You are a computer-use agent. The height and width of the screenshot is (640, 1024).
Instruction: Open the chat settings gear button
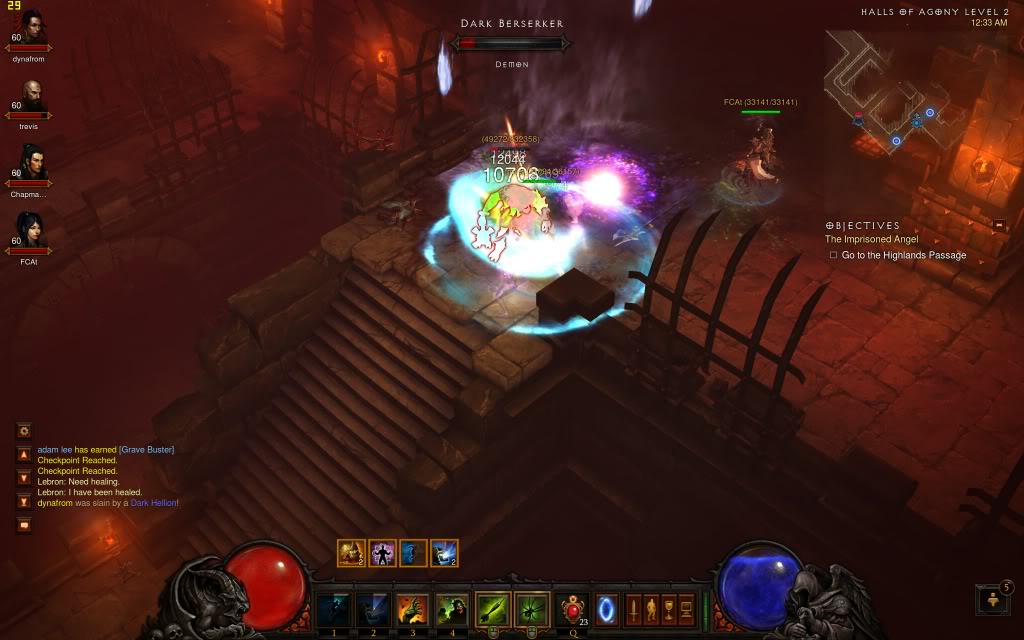(x=24, y=430)
